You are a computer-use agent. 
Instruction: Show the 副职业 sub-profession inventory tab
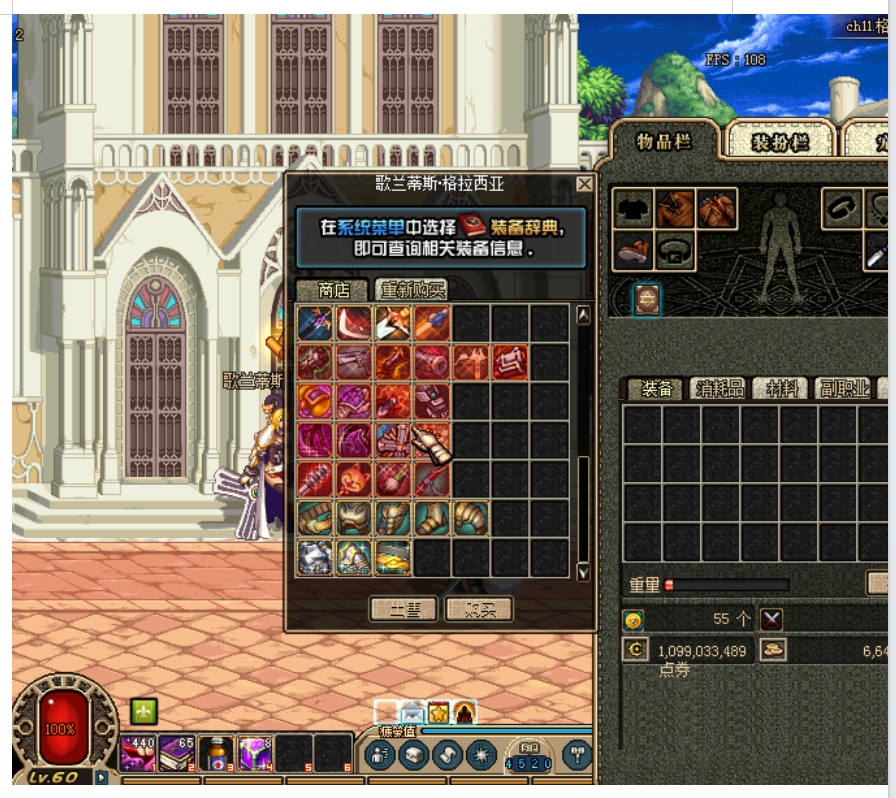(x=844, y=389)
